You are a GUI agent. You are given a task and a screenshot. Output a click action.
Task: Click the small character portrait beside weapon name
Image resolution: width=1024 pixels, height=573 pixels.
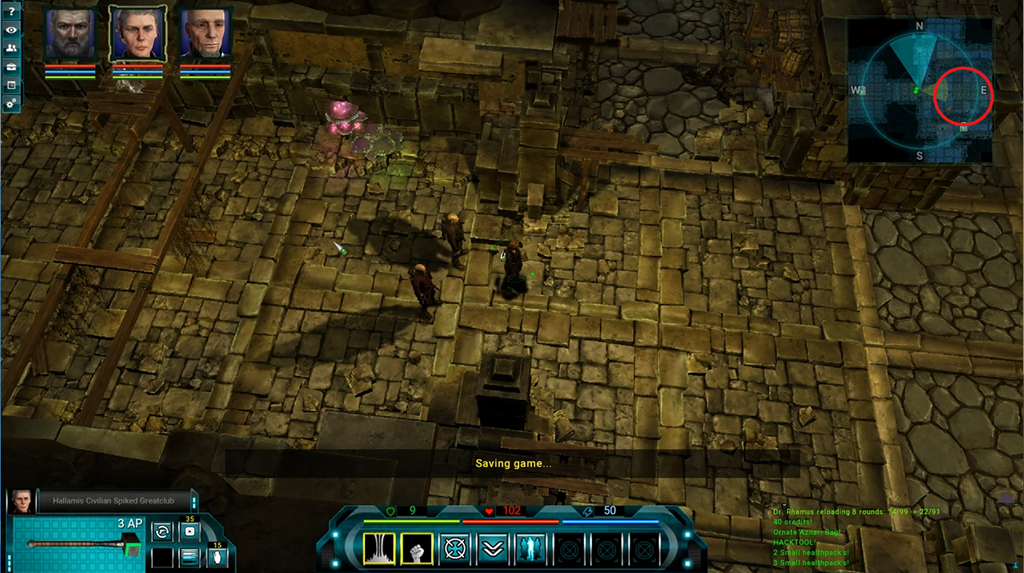[x=20, y=501]
